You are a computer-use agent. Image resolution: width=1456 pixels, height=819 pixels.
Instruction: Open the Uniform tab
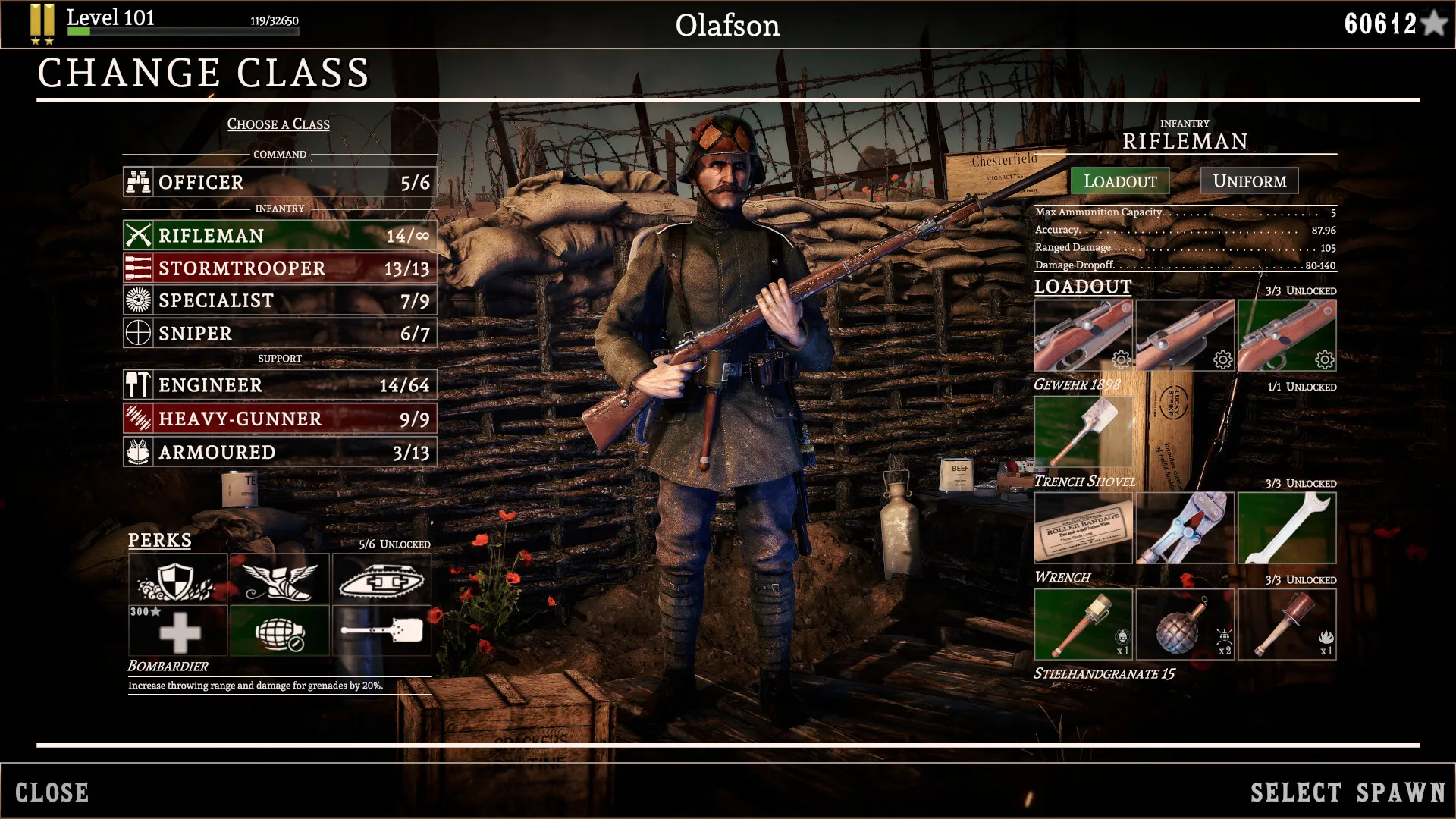[1249, 181]
